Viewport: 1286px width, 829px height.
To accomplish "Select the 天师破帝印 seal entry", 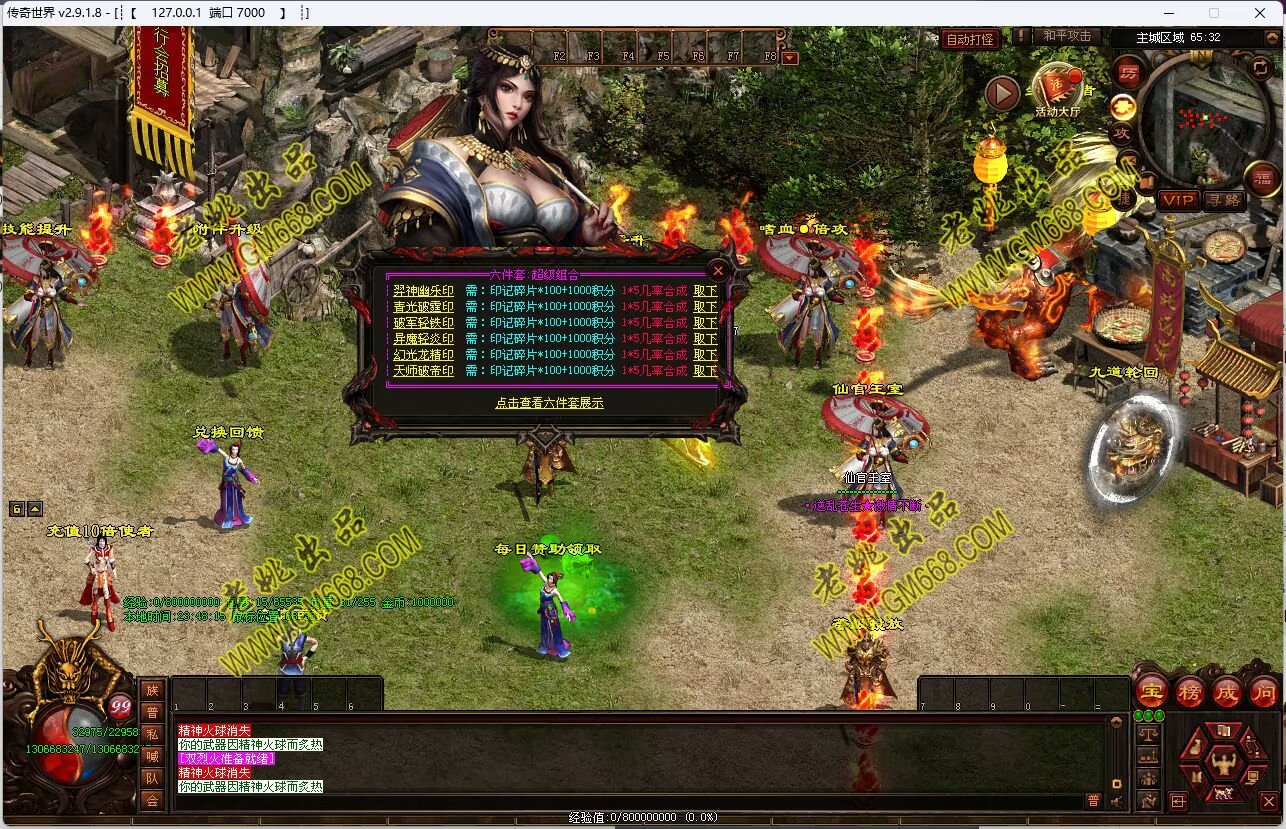I will click(423, 371).
